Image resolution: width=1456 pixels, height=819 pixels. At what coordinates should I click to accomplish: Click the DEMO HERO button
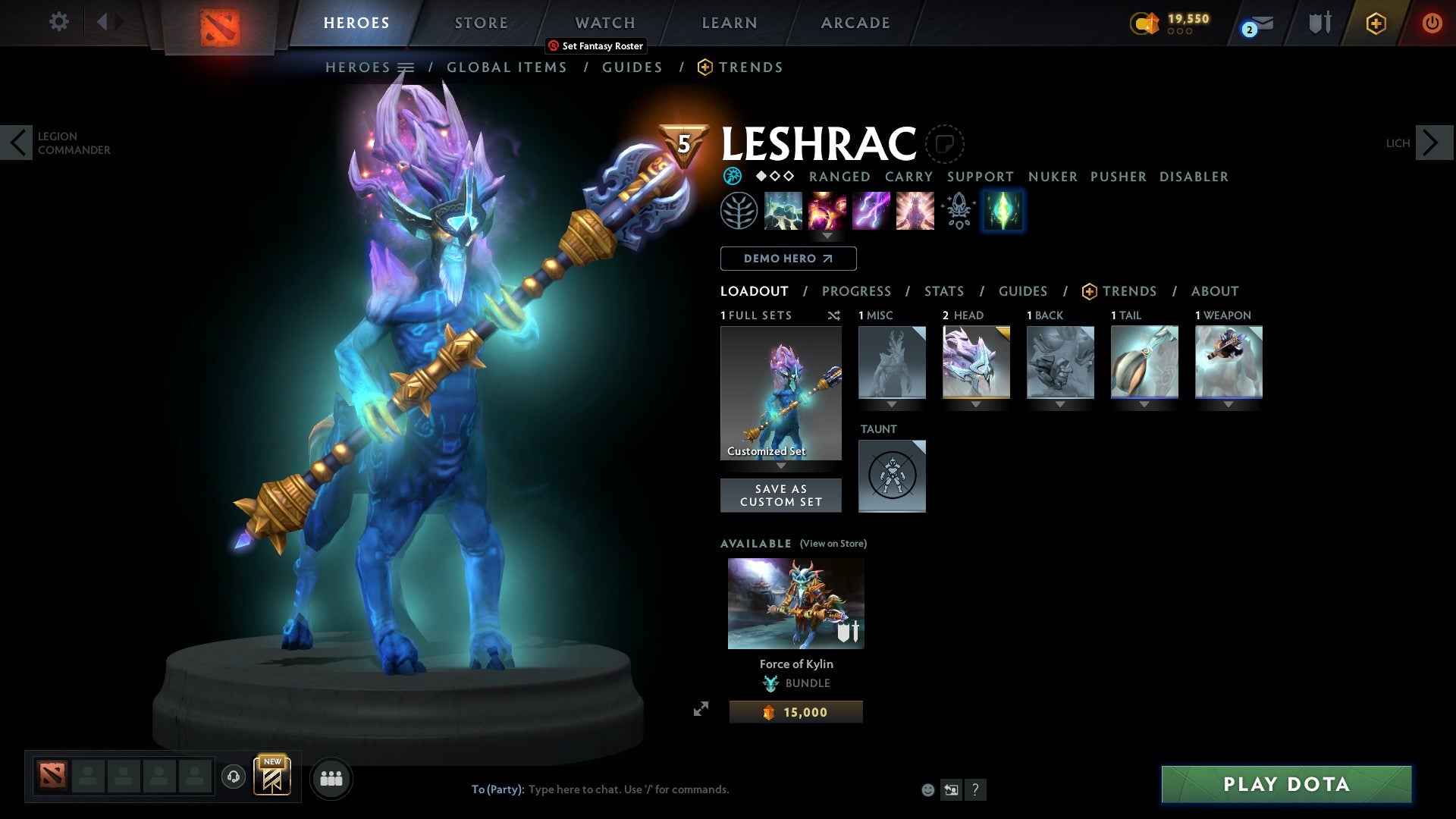click(x=787, y=259)
